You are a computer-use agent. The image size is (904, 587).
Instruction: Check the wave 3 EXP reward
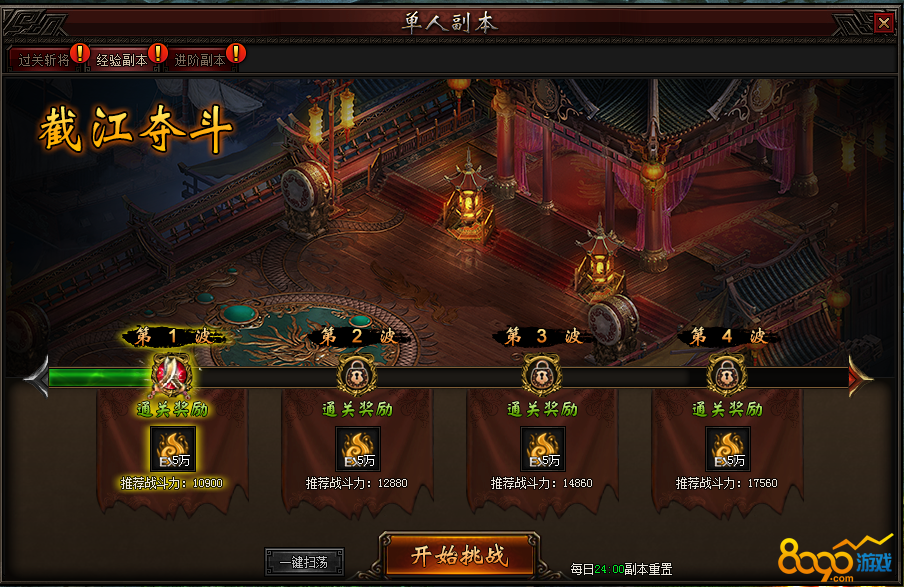[542, 449]
